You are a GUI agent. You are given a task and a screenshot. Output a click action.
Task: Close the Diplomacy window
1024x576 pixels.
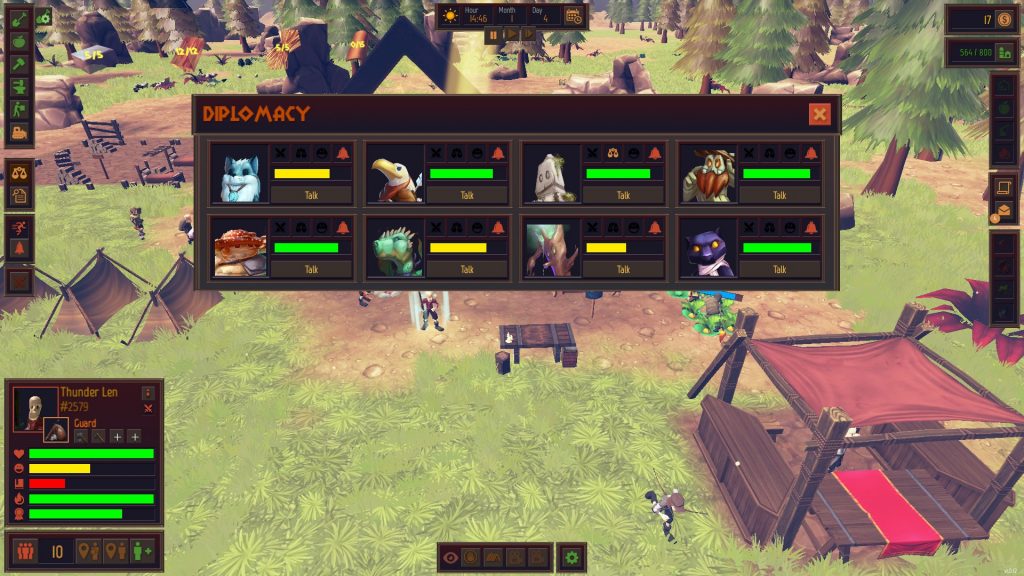(820, 114)
